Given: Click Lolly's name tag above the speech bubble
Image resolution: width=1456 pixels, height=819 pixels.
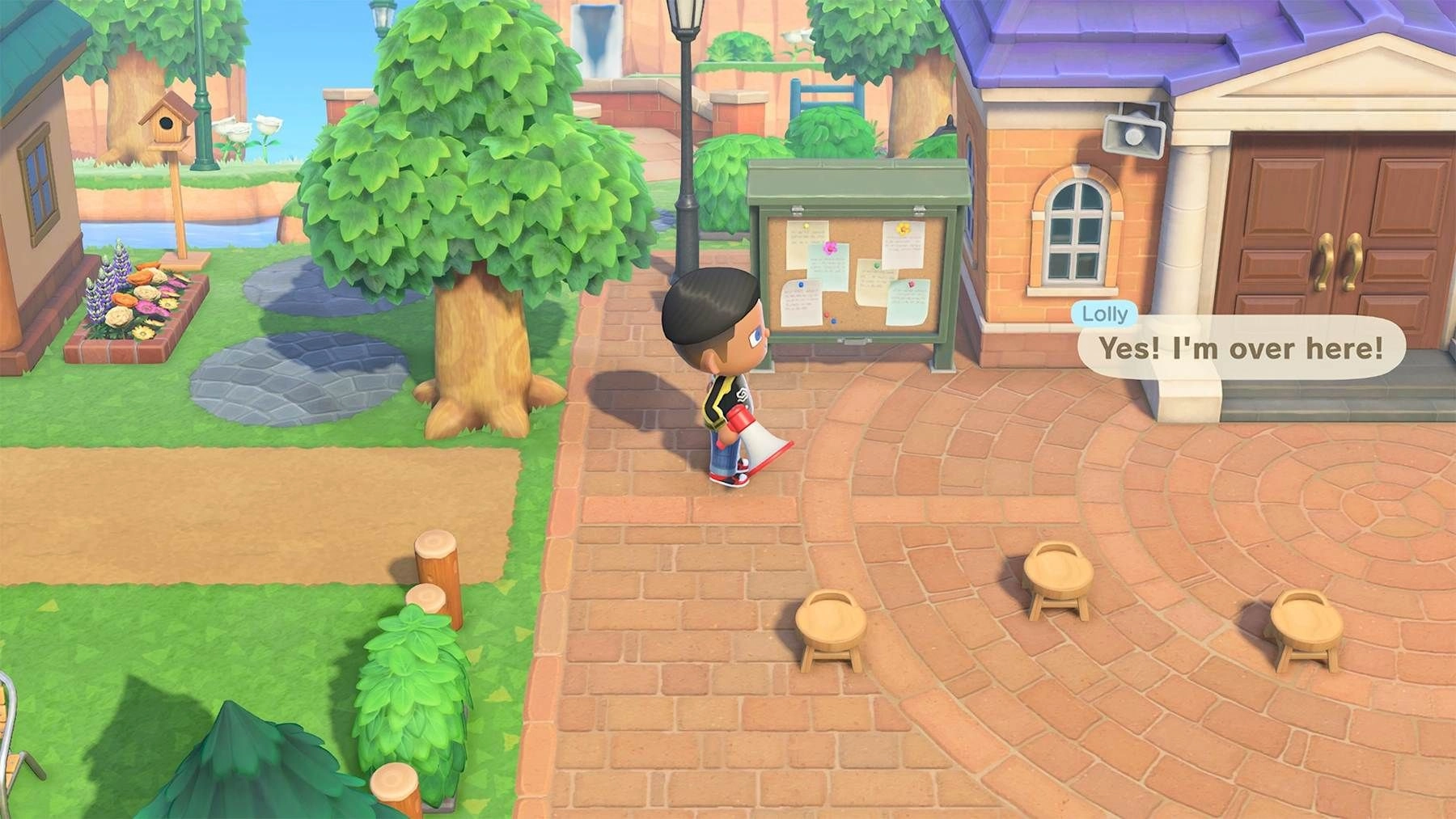Looking at the screenshot, I should point(1103,315).
